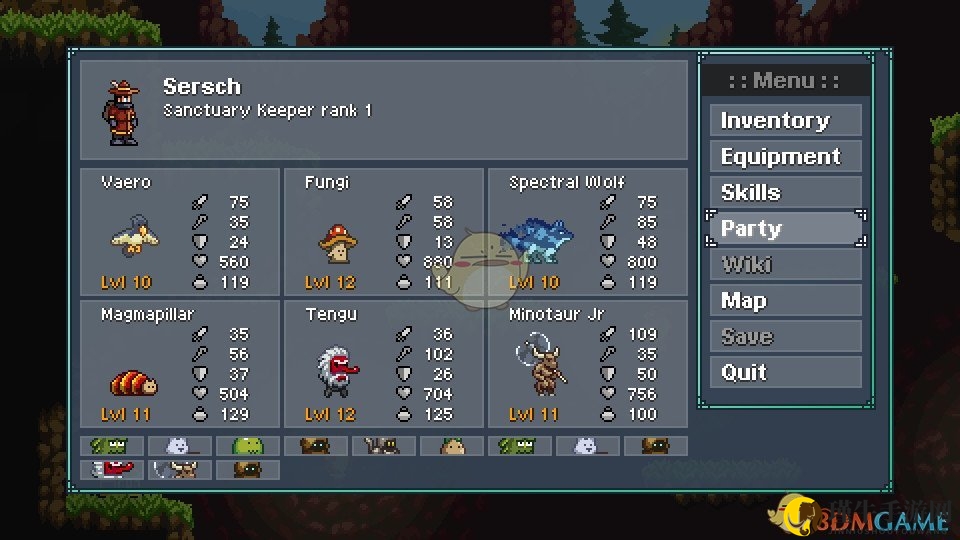Open the Inventory menu
The height and width of the screenshot is (540, 960).
tap(786, 121)
